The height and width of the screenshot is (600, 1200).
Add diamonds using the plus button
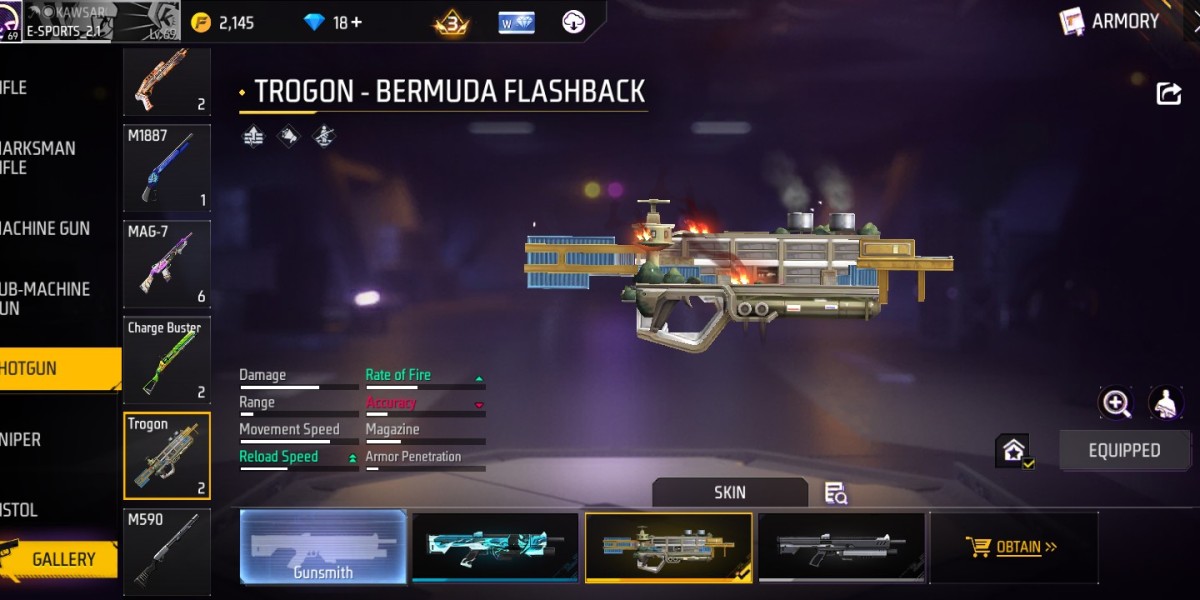[357, 22]
